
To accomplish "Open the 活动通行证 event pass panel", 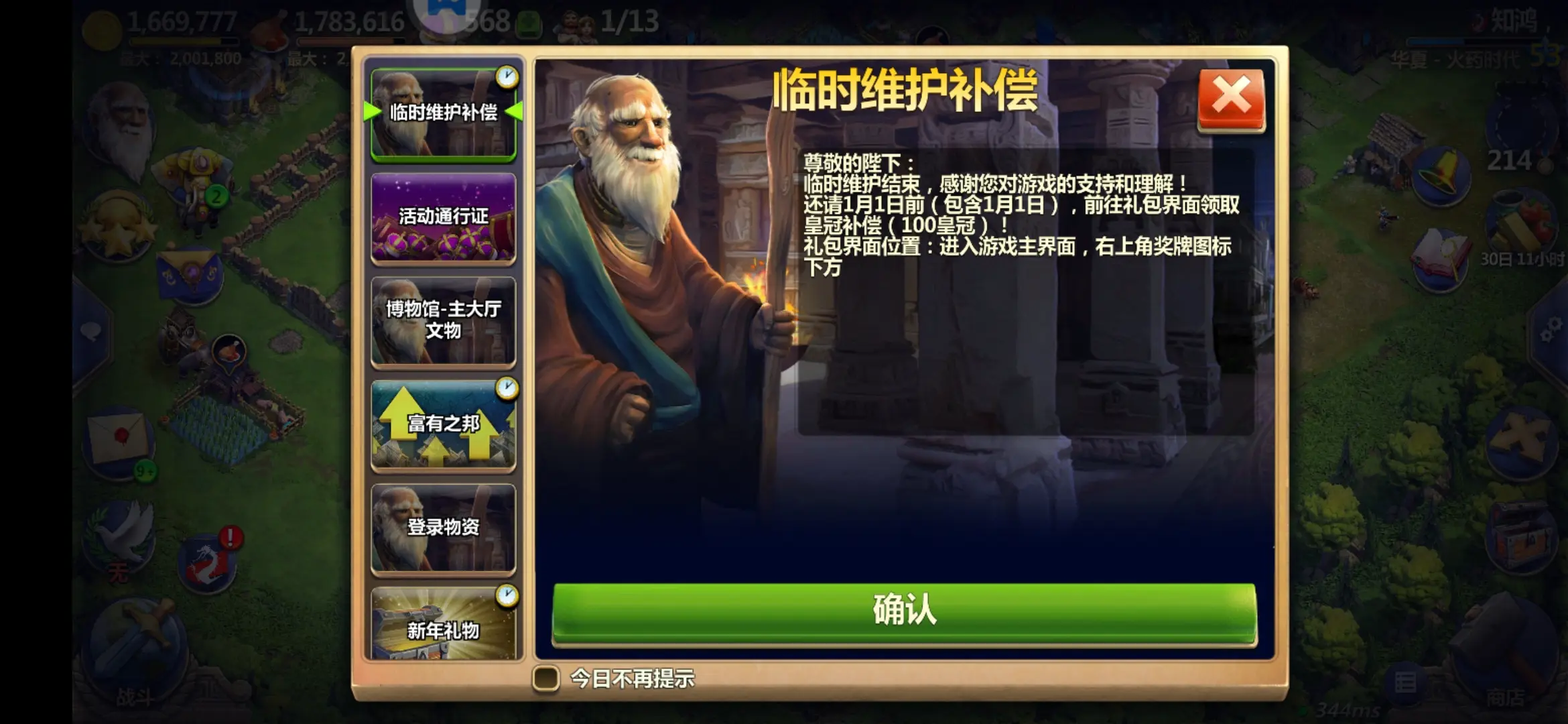I will (443, 218).
